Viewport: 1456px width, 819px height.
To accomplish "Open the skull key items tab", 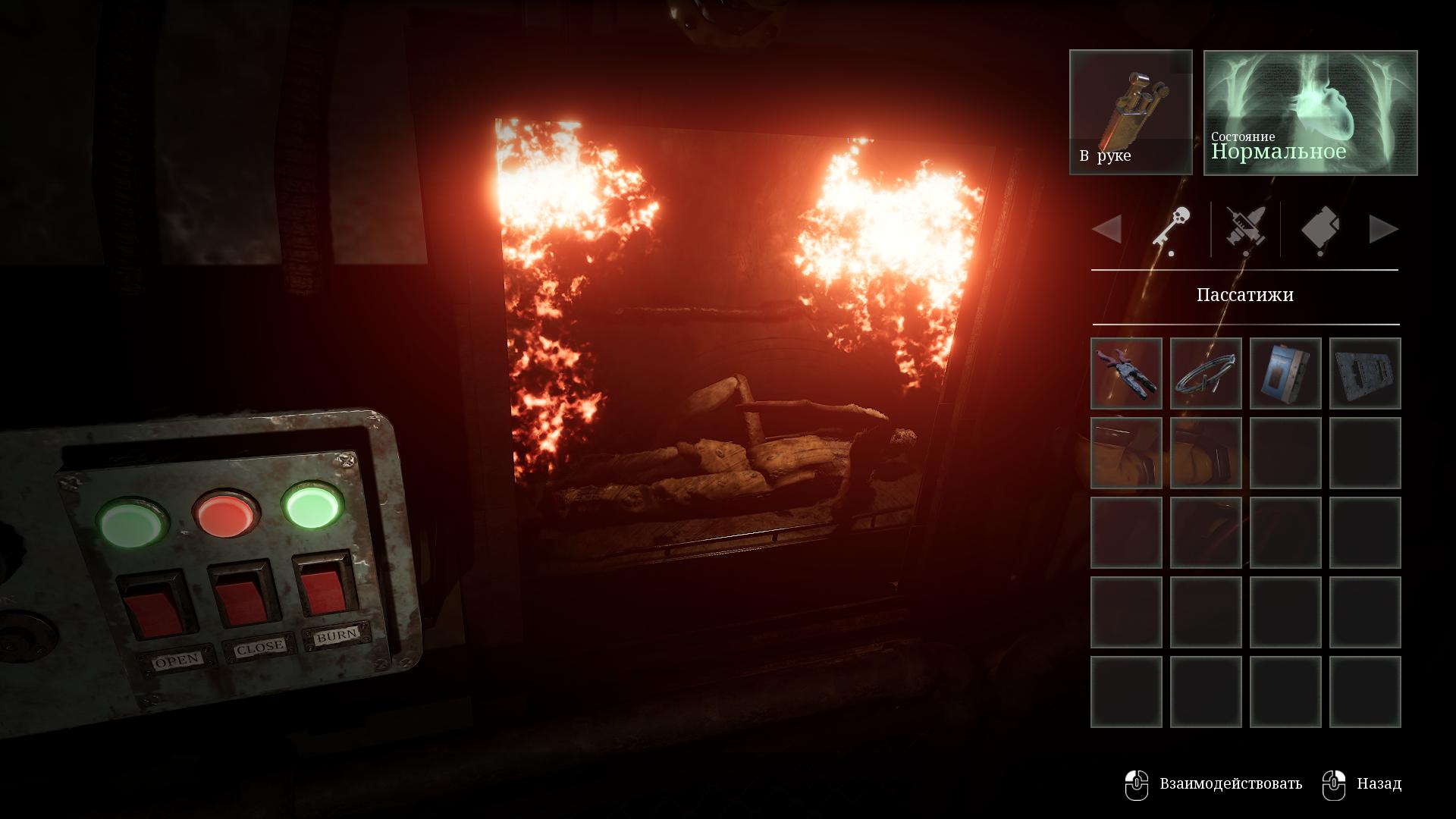I will pos(1172,229).
